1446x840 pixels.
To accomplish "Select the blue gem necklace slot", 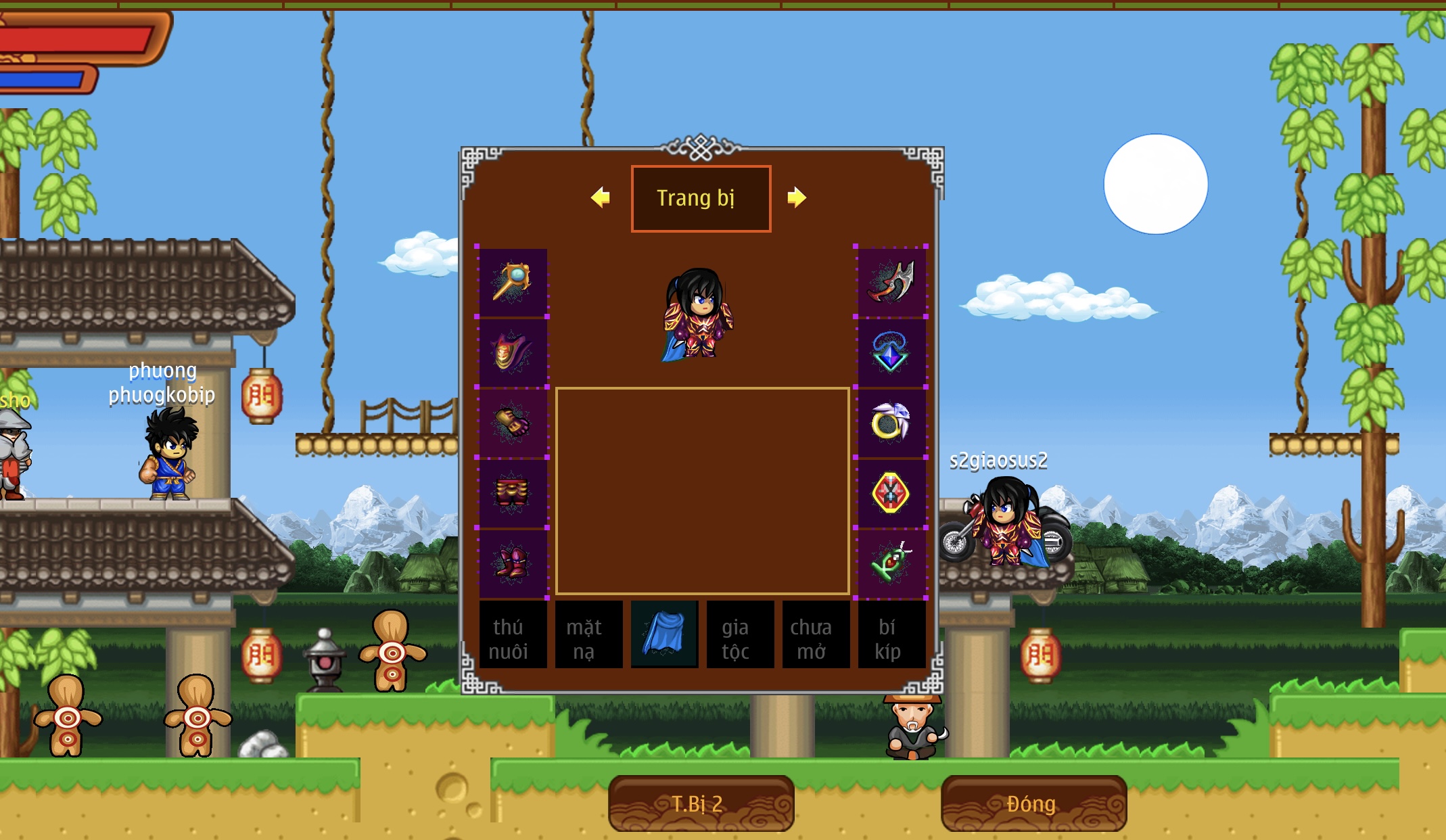I will pyautogui.click(x=891, y=352).
